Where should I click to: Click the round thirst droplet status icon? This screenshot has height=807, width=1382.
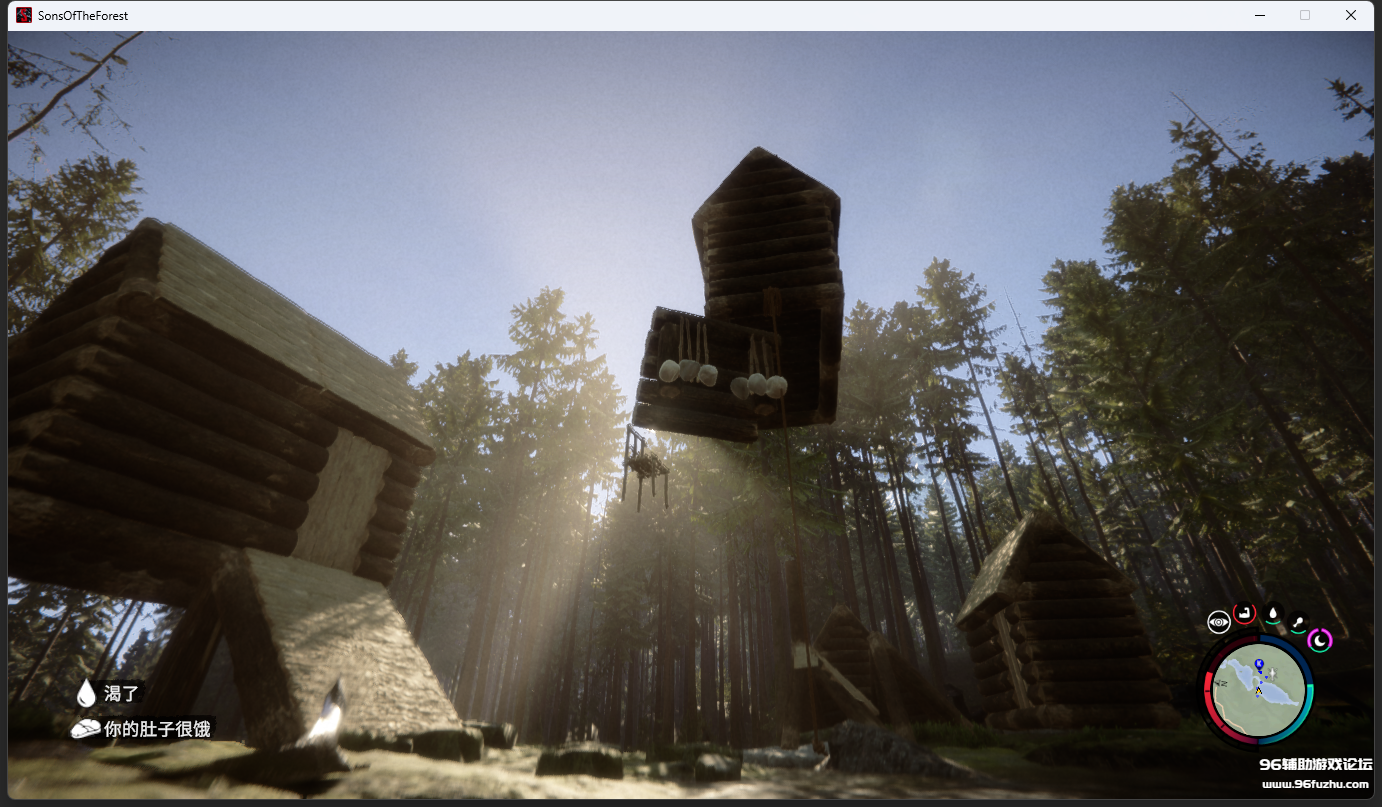(x=1272, y=613)
